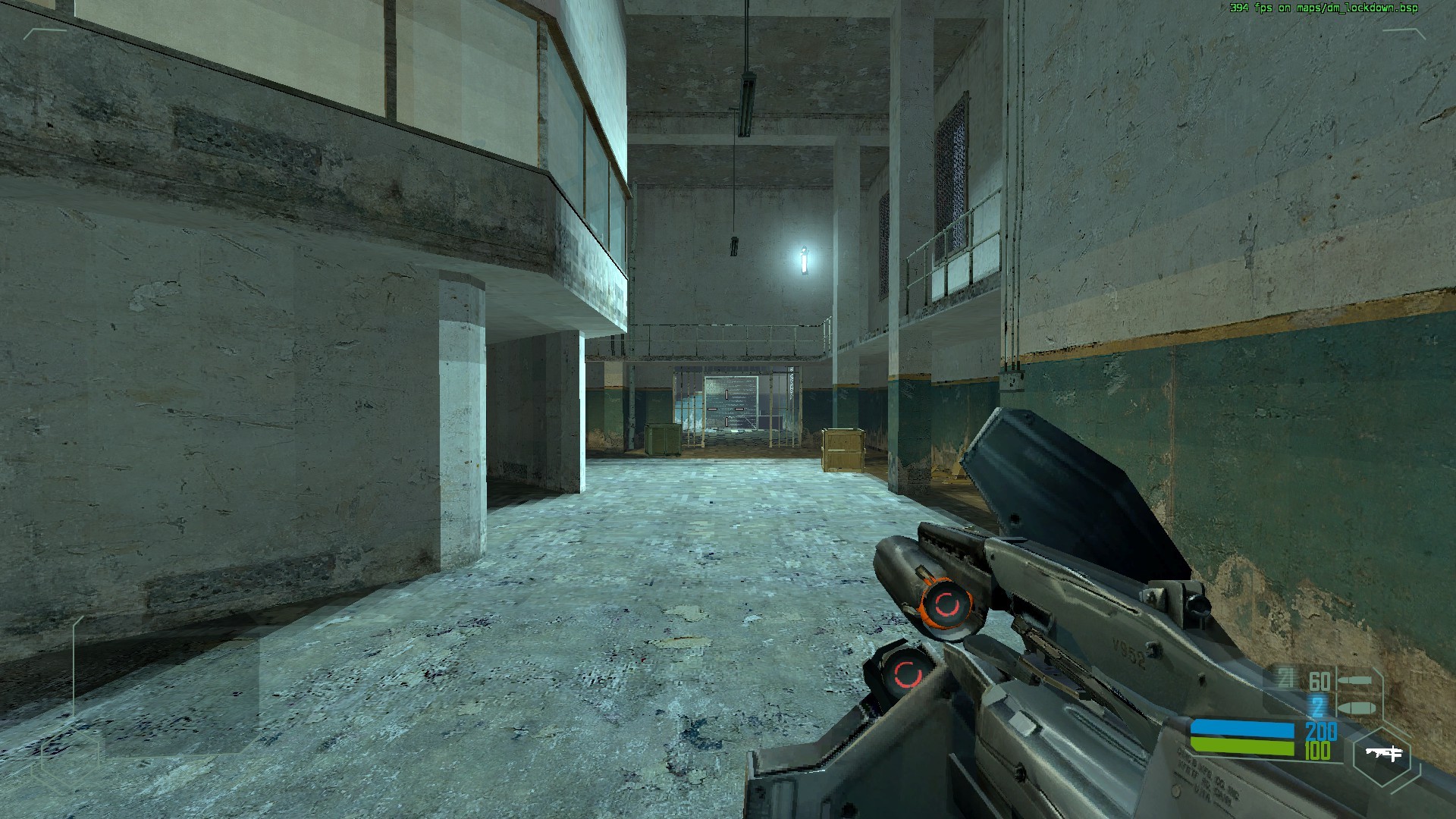Click the green health value 100
The image size is (1456, 819).
(x=1317, y=750)
